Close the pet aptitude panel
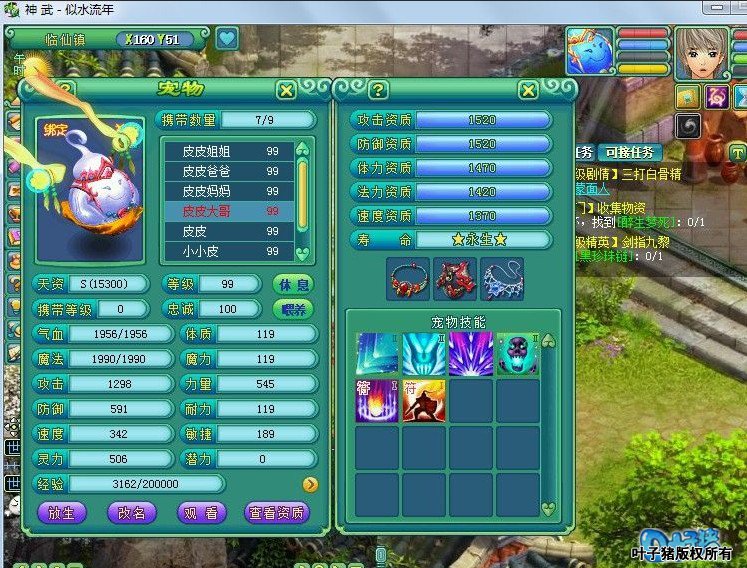Image resolution: width=747 pixels, height=568 pixels. tap(528, 91)
